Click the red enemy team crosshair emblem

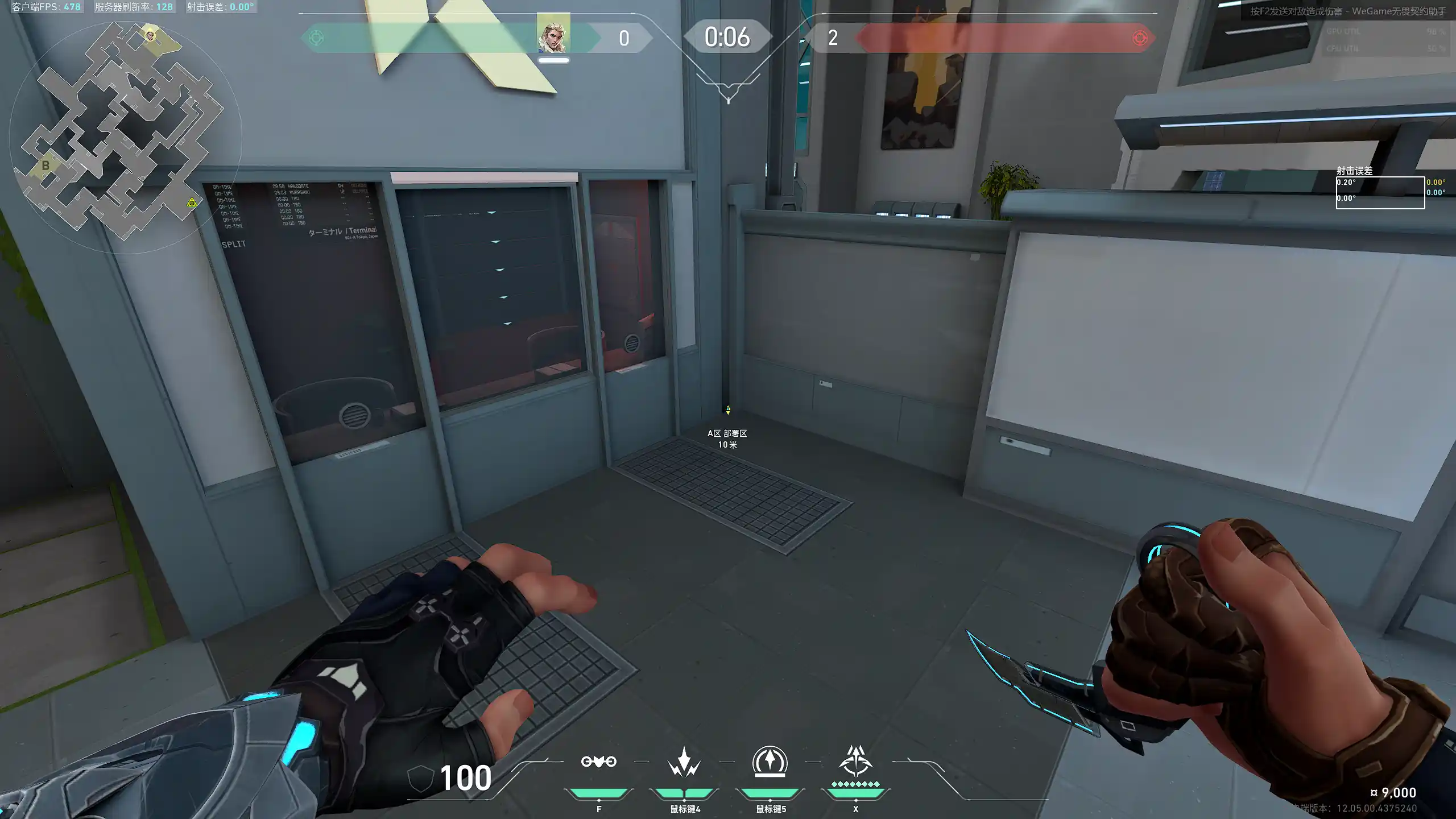tap(1140, 38)
